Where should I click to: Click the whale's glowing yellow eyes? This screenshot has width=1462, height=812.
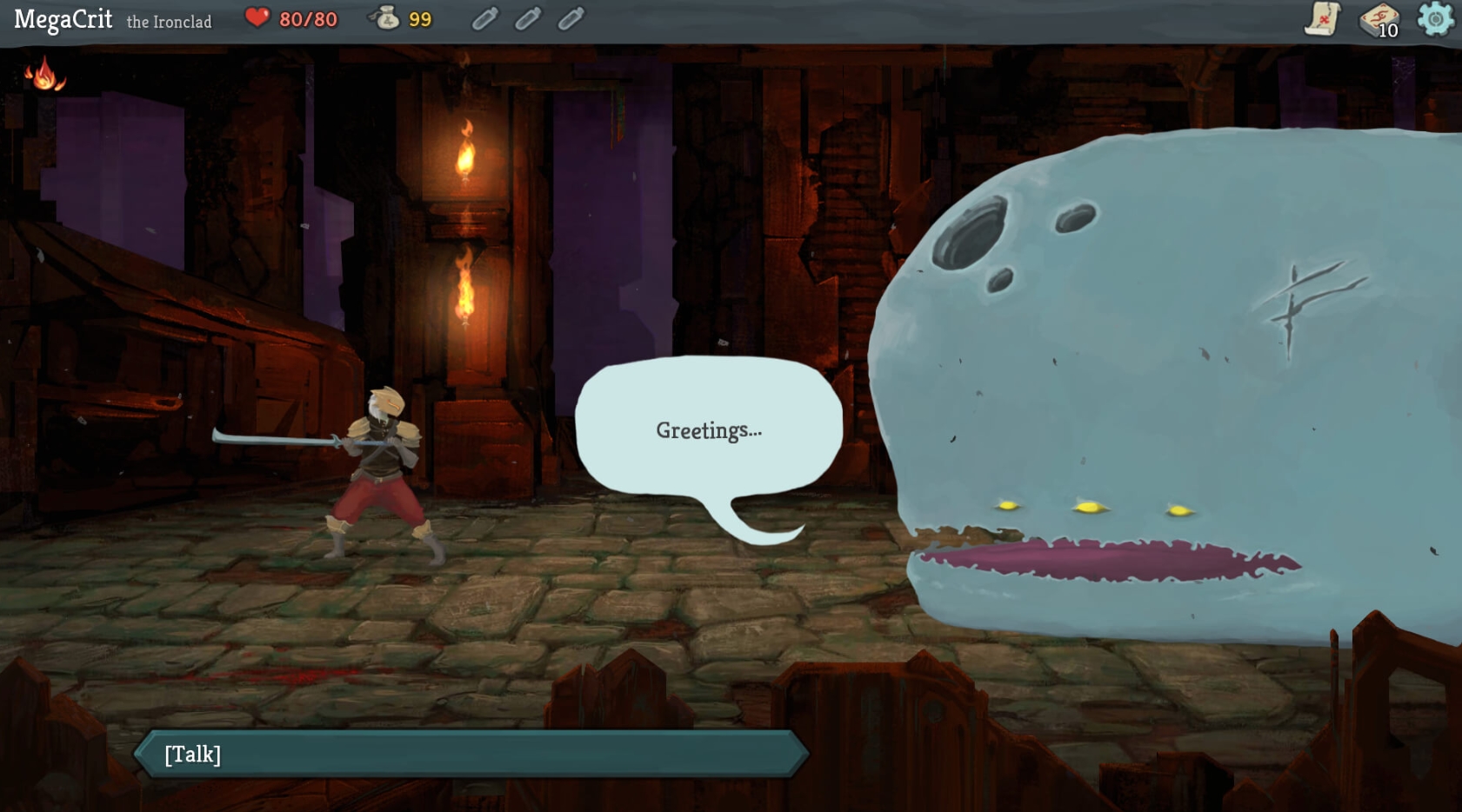(1089, 509)
